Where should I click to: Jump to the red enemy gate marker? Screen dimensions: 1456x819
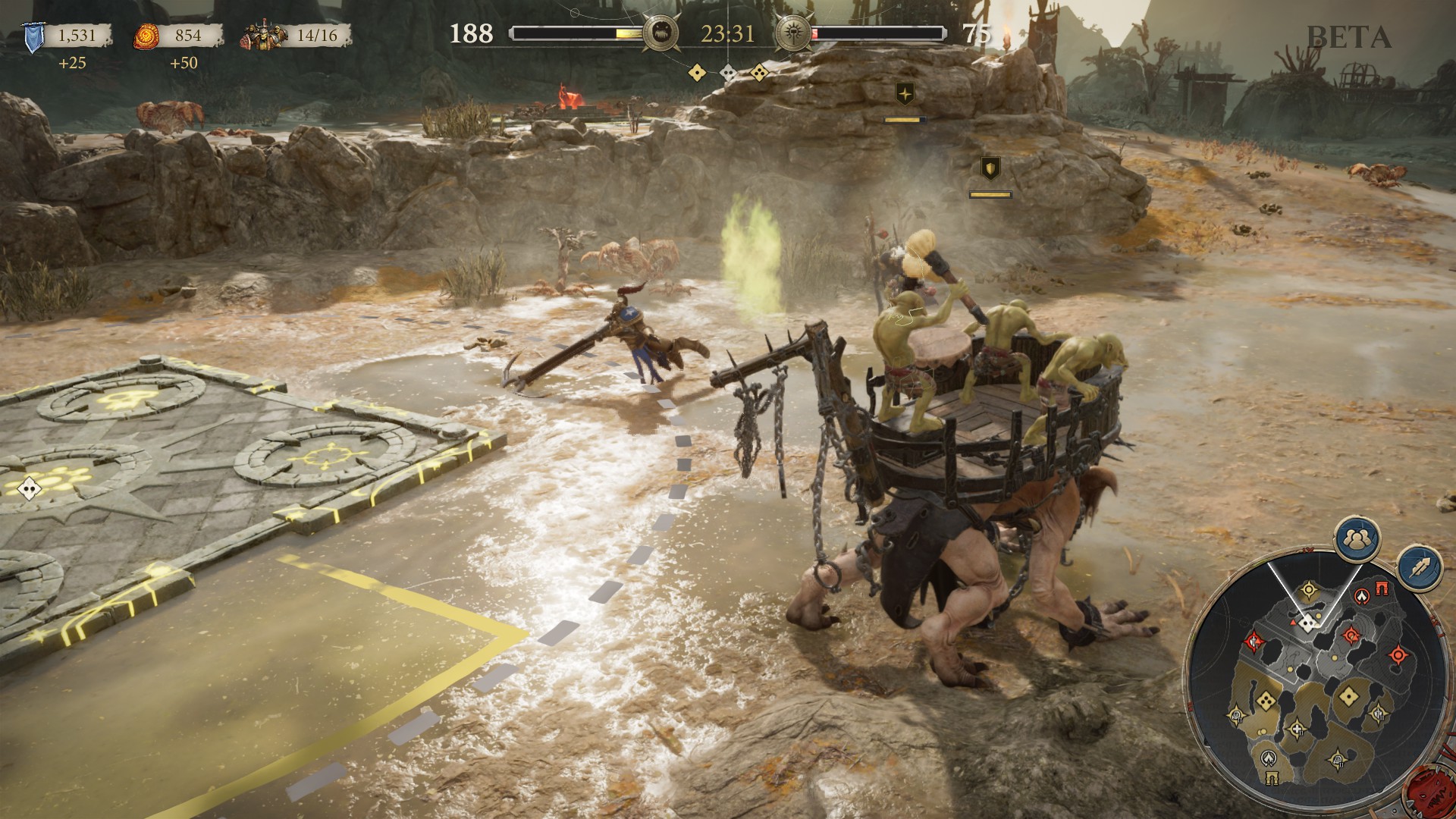tap(1381, 589)
